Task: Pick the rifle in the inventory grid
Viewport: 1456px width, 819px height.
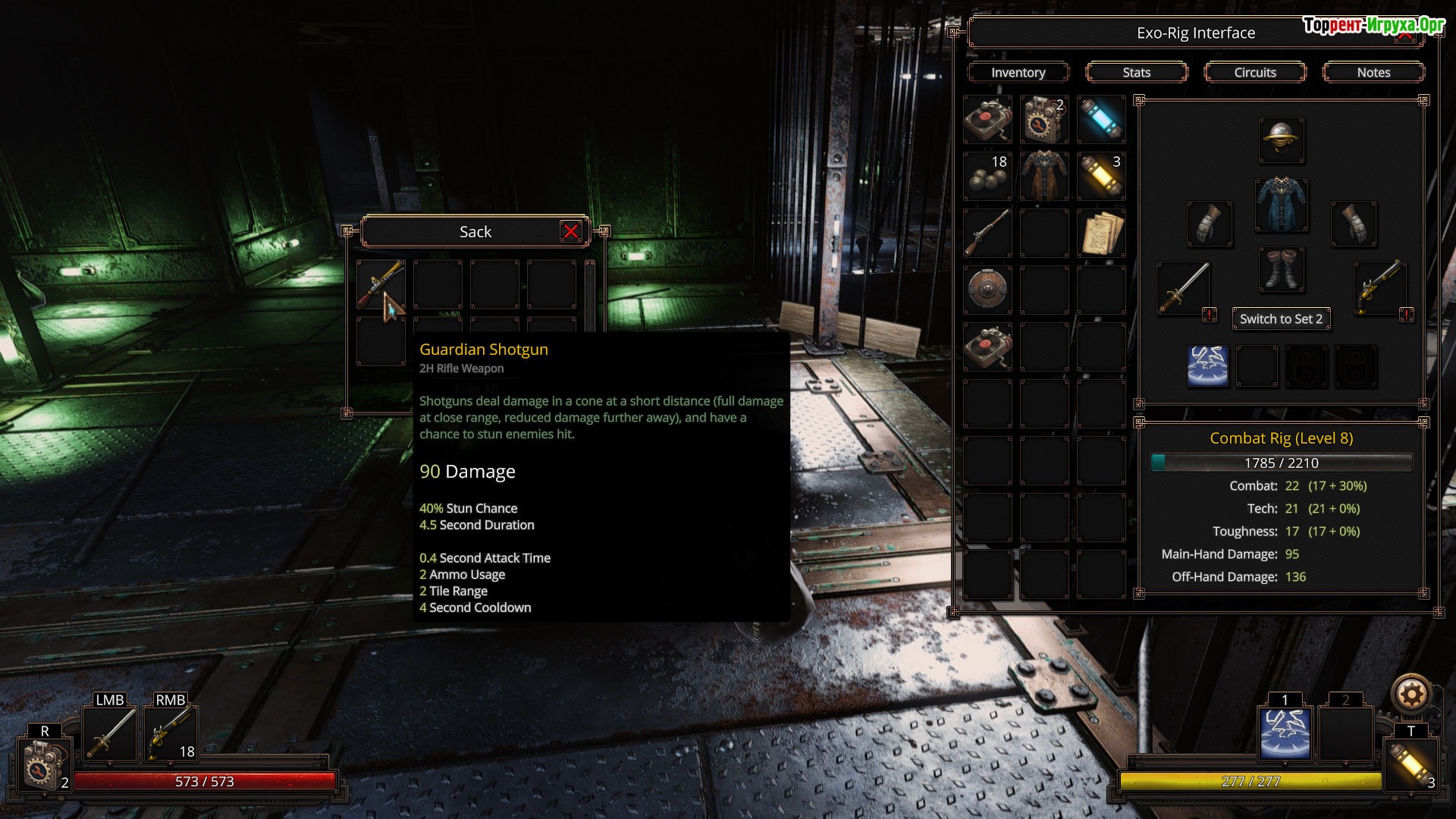Action: pyautogui.click(x=987, y=233)
